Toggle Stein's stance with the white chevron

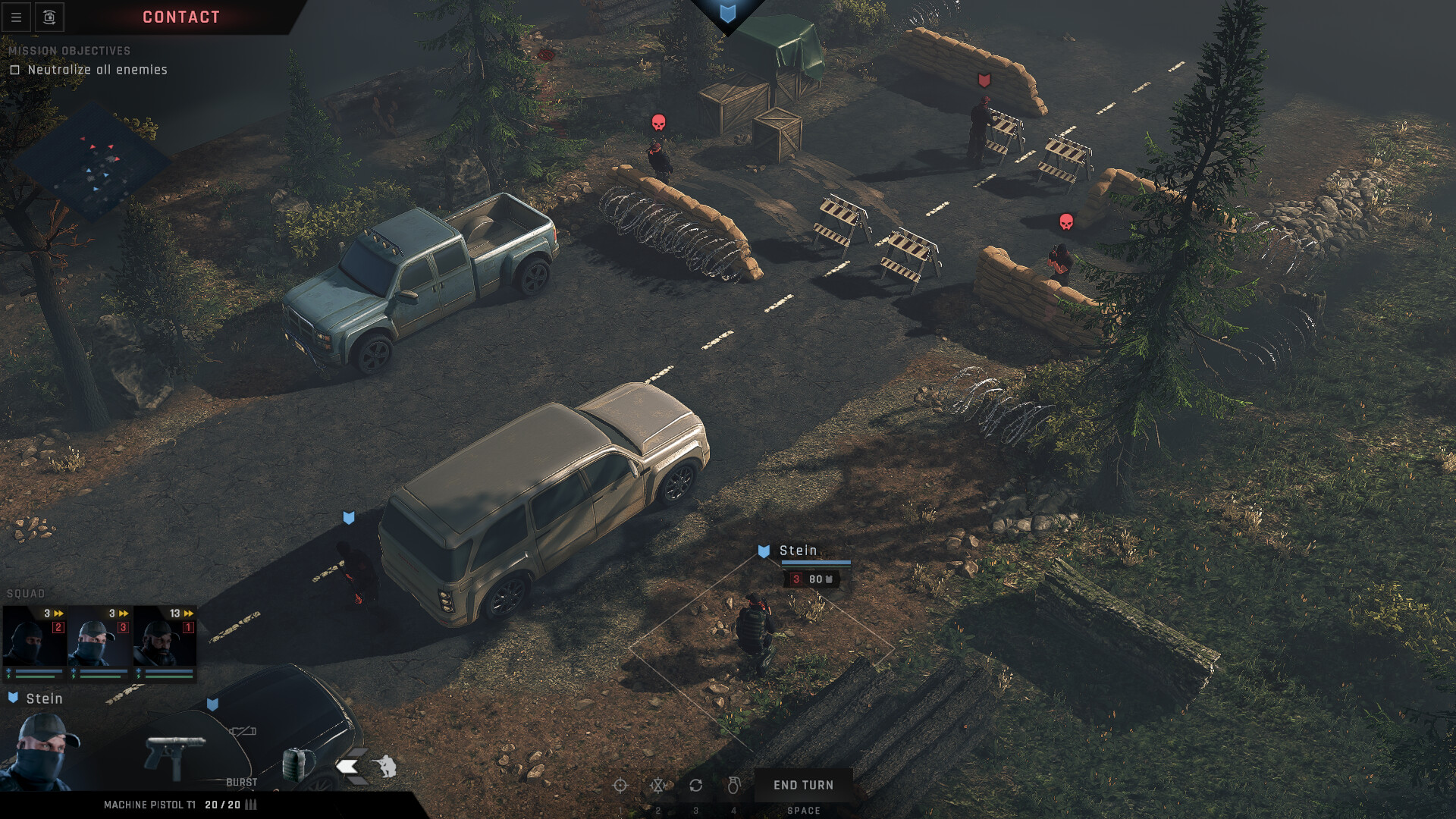coord(348,766)
